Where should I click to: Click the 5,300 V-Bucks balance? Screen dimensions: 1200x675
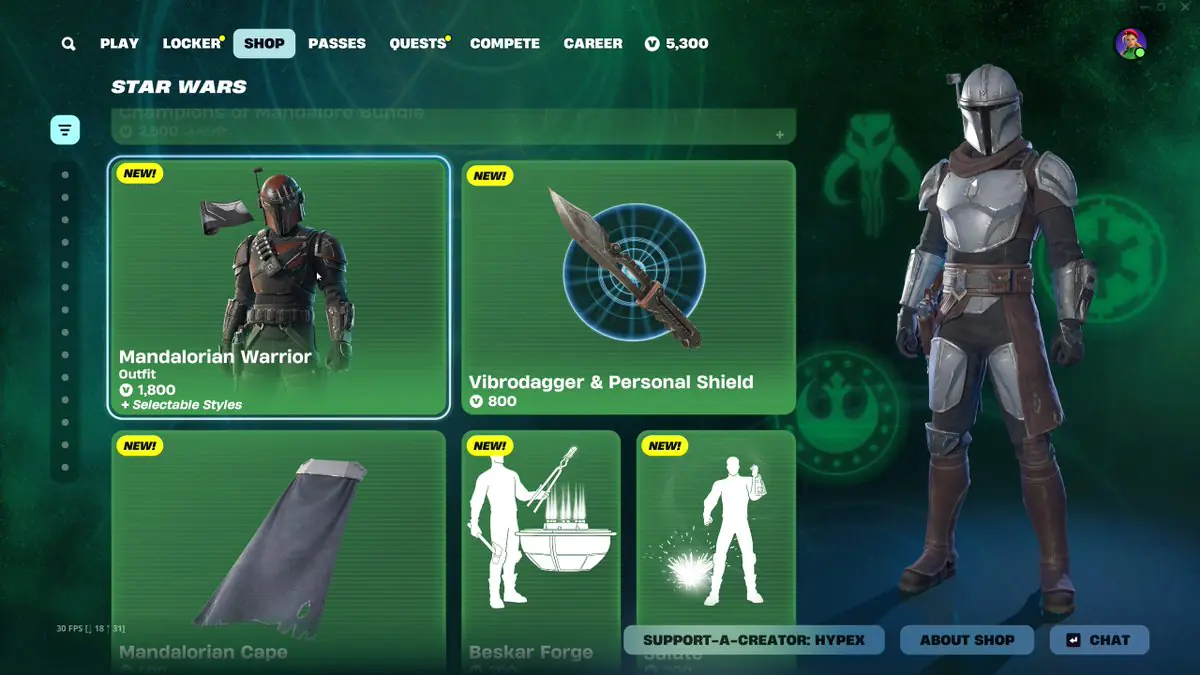677,44
